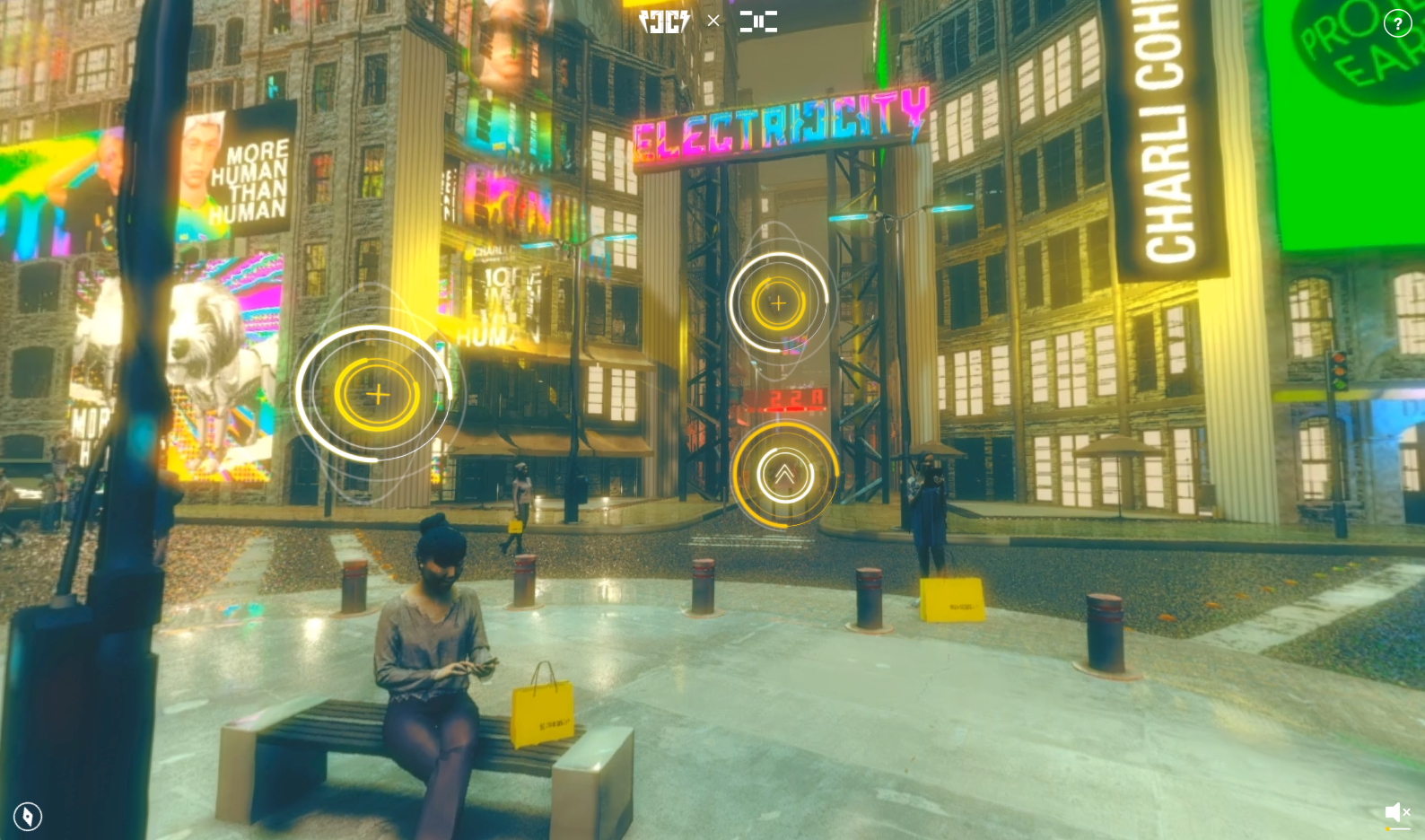1425x840 pixels.
Task: Open the plus hotspot beneath the Electricity sign
Action: pos(778,303)
